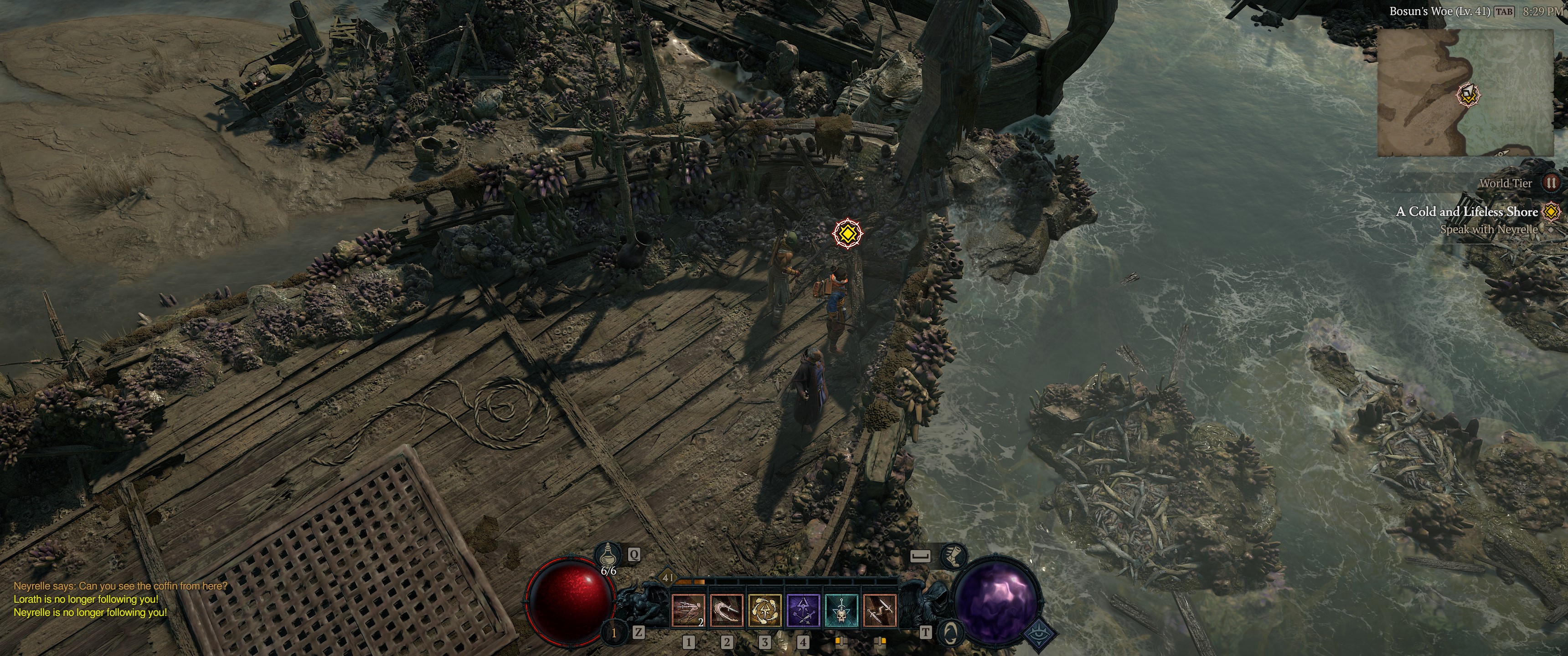Click the level 41 experience badge
The image size is (1568, 656).
(668, 578)
